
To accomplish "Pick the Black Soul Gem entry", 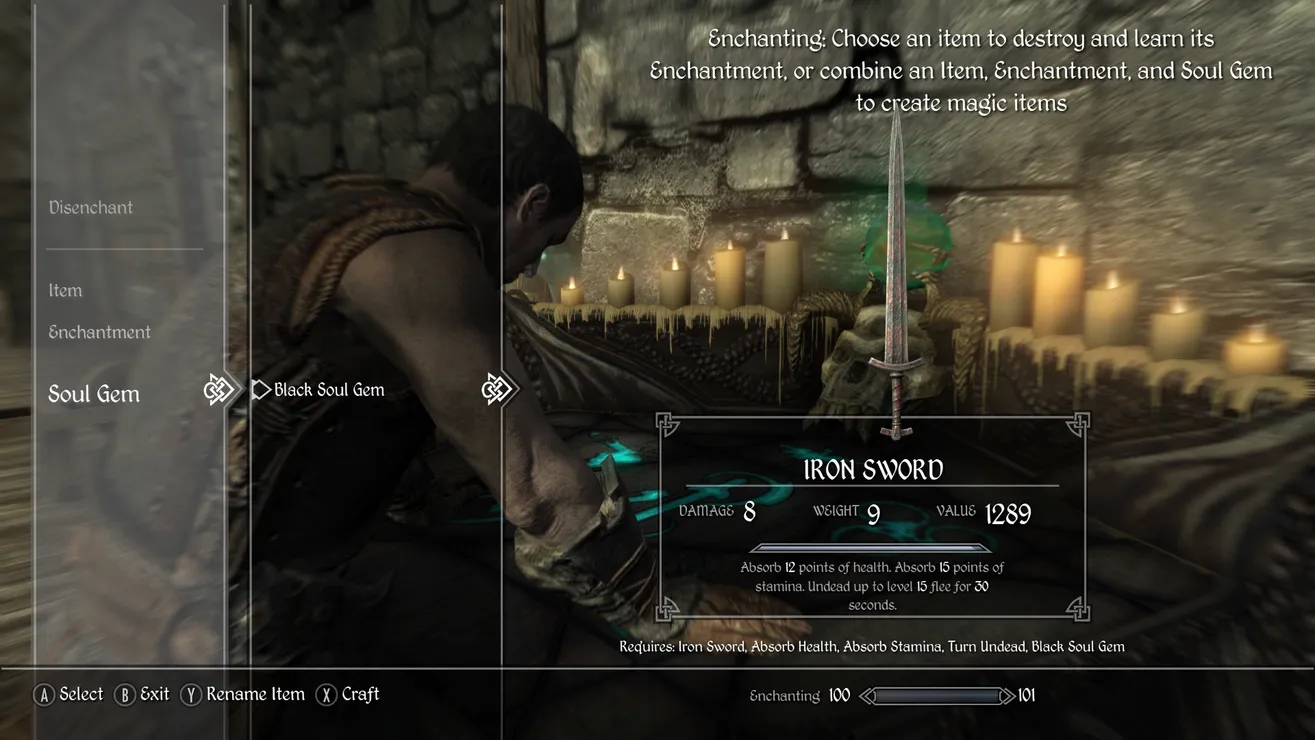I will [329, 390].
